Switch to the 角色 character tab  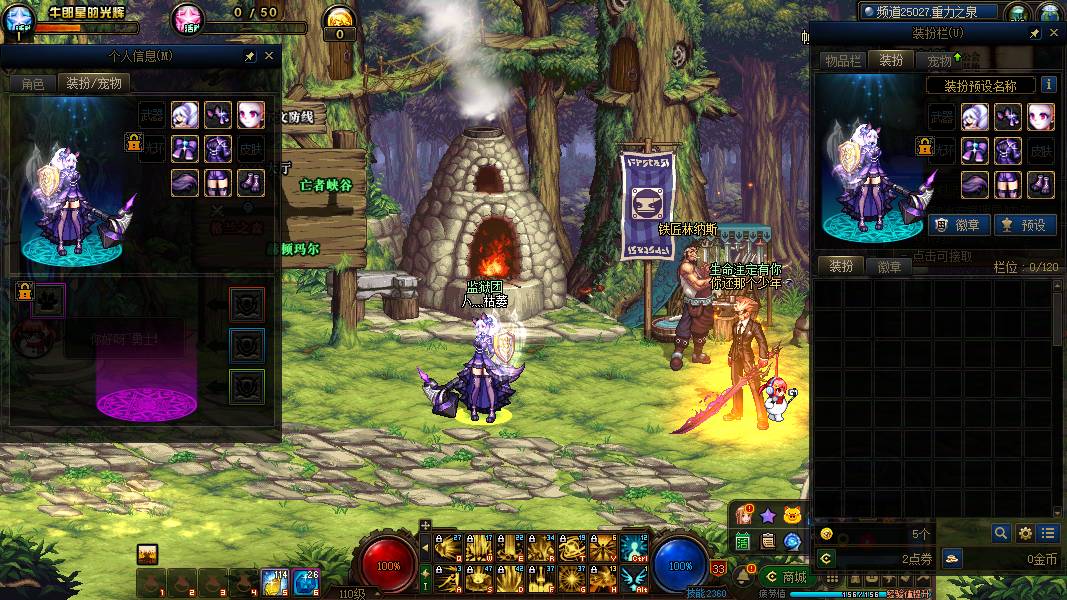(x=33, y=84)
